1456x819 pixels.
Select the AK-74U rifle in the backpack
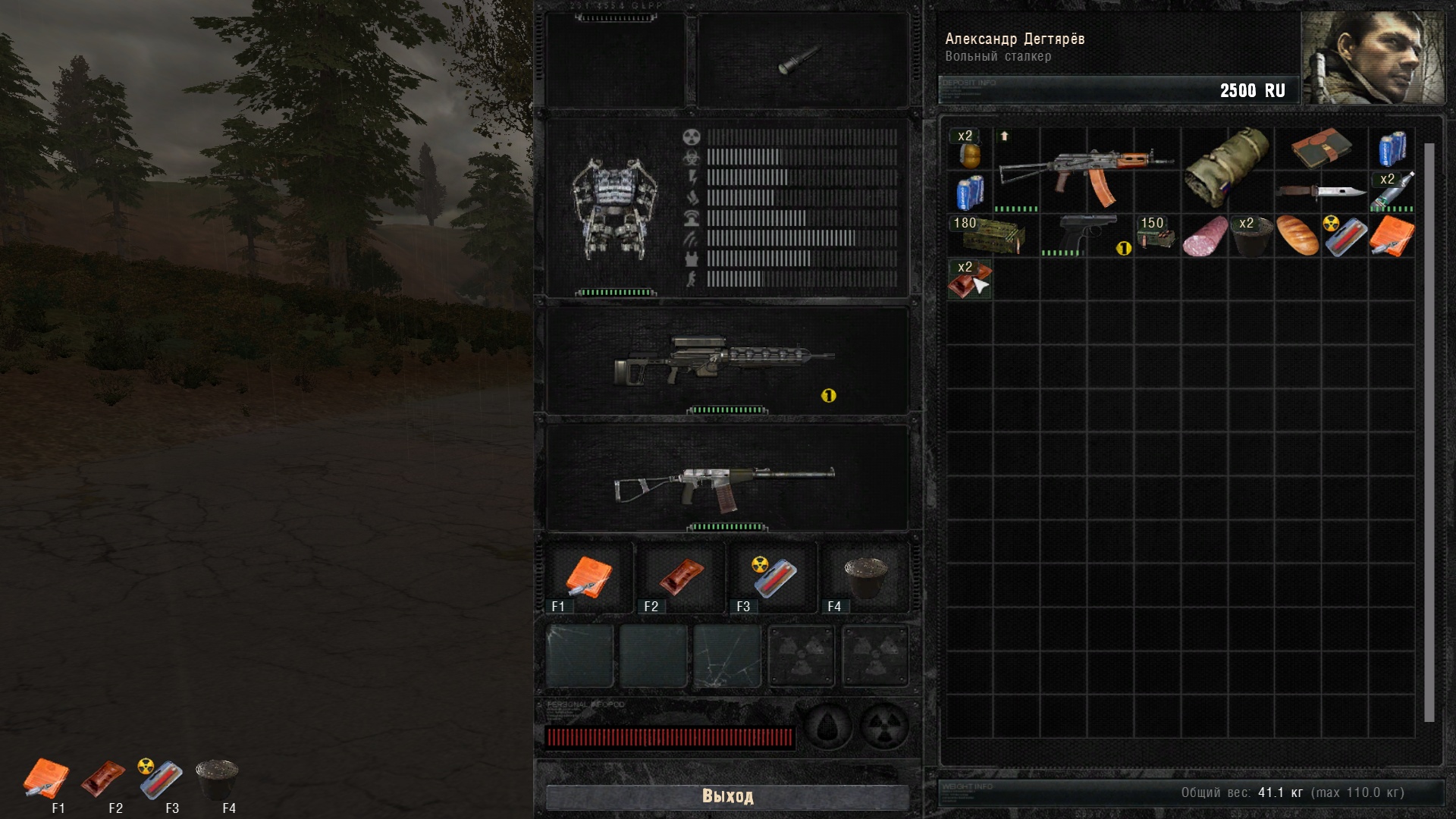[1086, 171]
